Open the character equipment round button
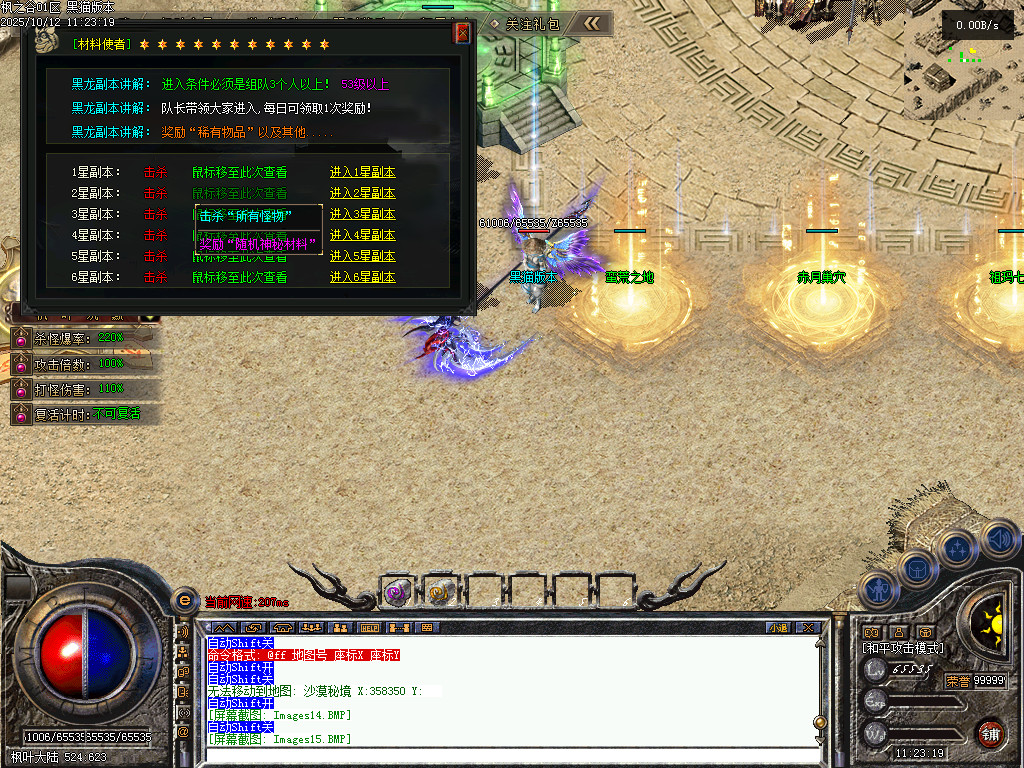Screen dimensions: 1024x768 click(878, 590)
